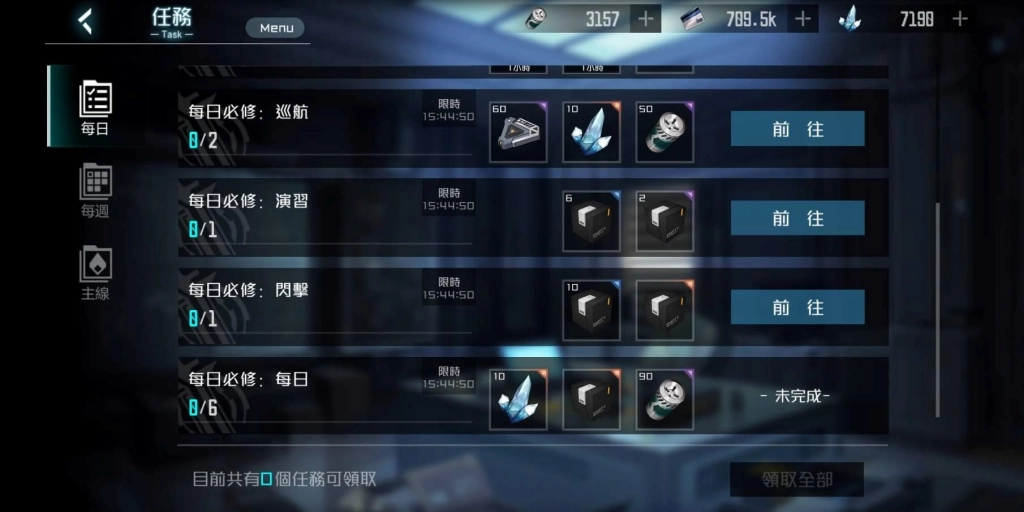Click 前往 for the 演習 task
Image resolution: width=1024 pixels, height=512 pixels.
797,218
